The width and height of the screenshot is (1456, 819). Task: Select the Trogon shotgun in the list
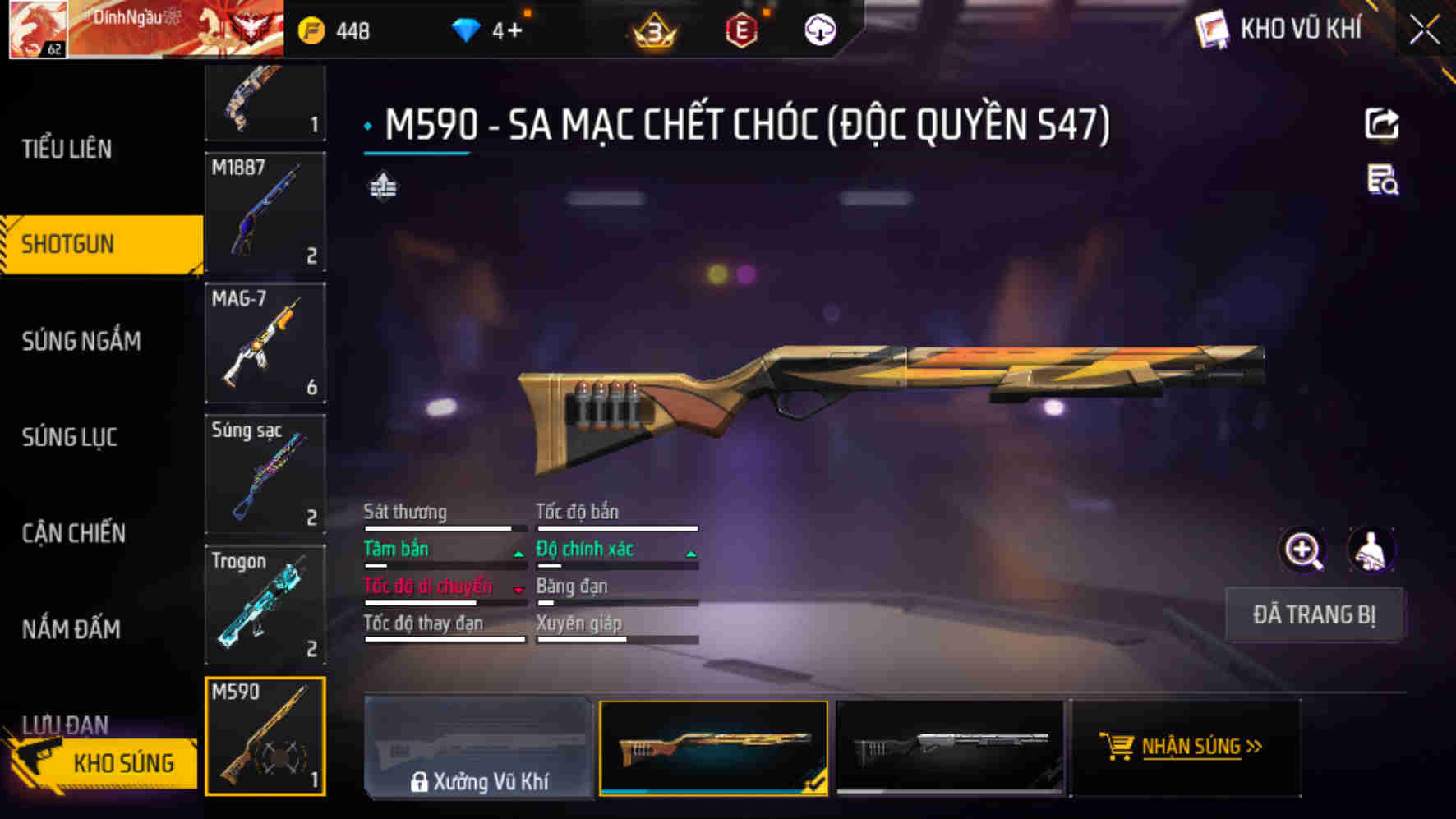click(265, 604)
